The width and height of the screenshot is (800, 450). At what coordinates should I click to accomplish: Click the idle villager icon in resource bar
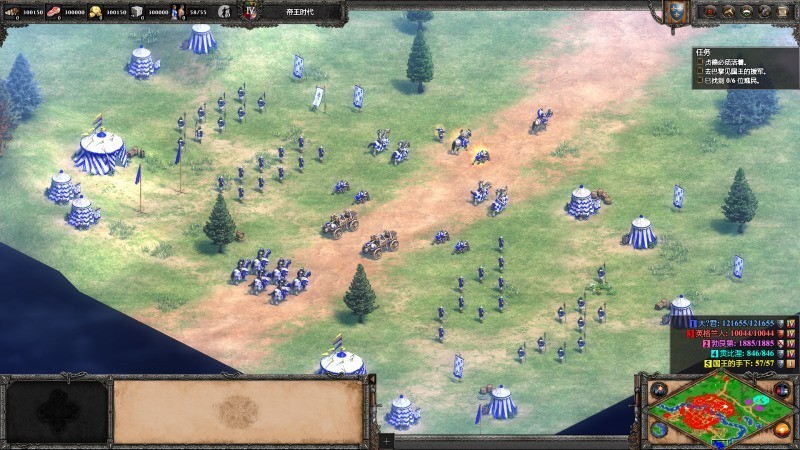pos(225,12)
